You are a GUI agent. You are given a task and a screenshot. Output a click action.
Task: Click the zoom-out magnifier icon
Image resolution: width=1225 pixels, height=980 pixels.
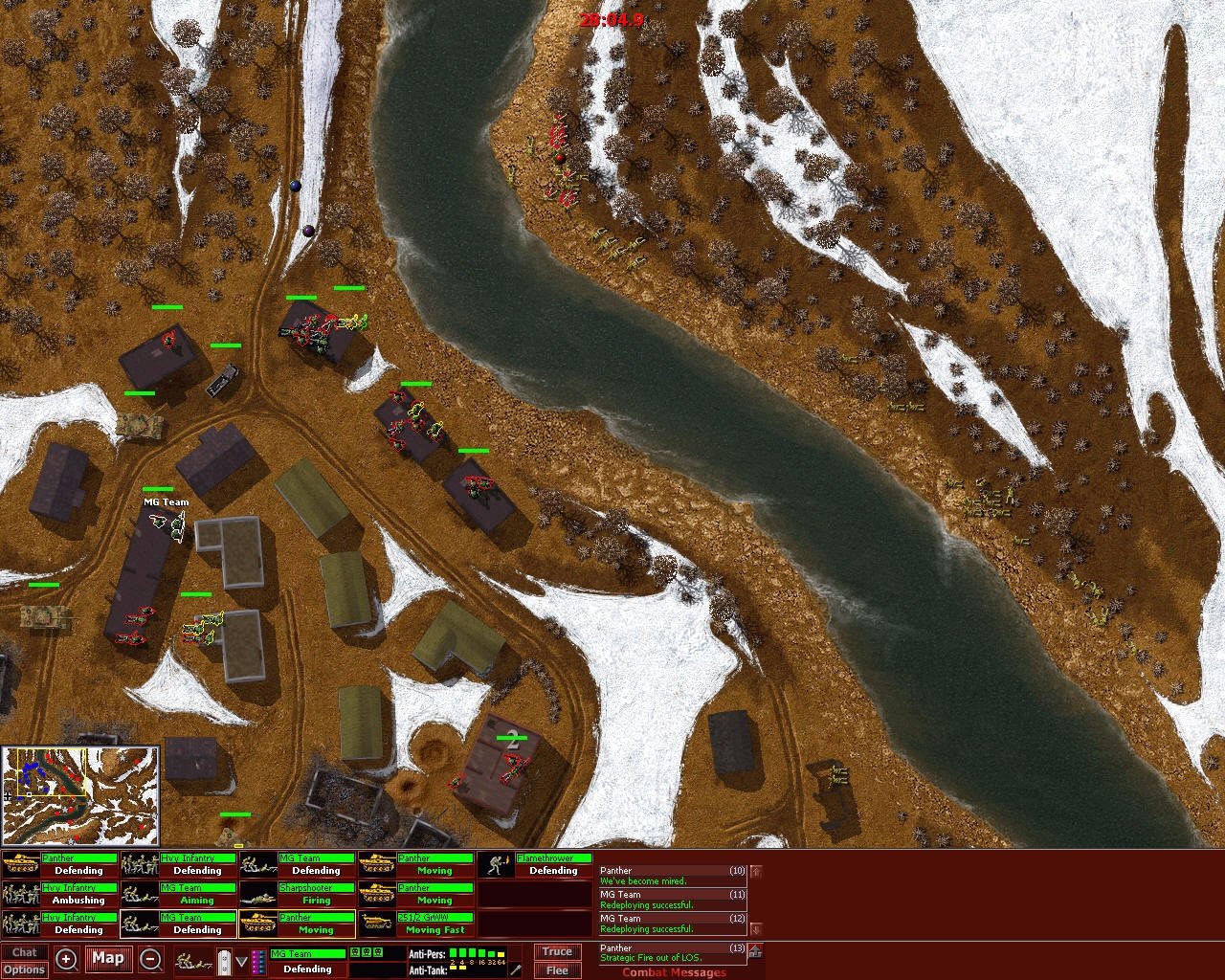tap(149, 959)
